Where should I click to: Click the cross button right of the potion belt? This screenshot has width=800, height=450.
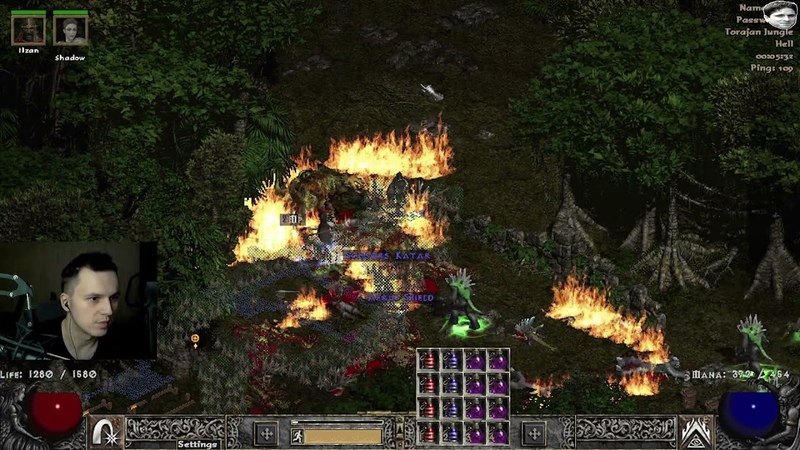click(534, 434)
